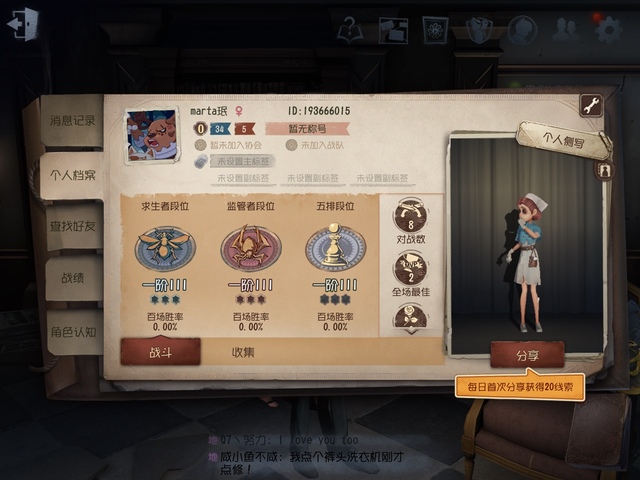This screenshot has width=640, height=480.
Task: Show the 角色认知 (character proficiency) tab
Action: tap(73, 331)
